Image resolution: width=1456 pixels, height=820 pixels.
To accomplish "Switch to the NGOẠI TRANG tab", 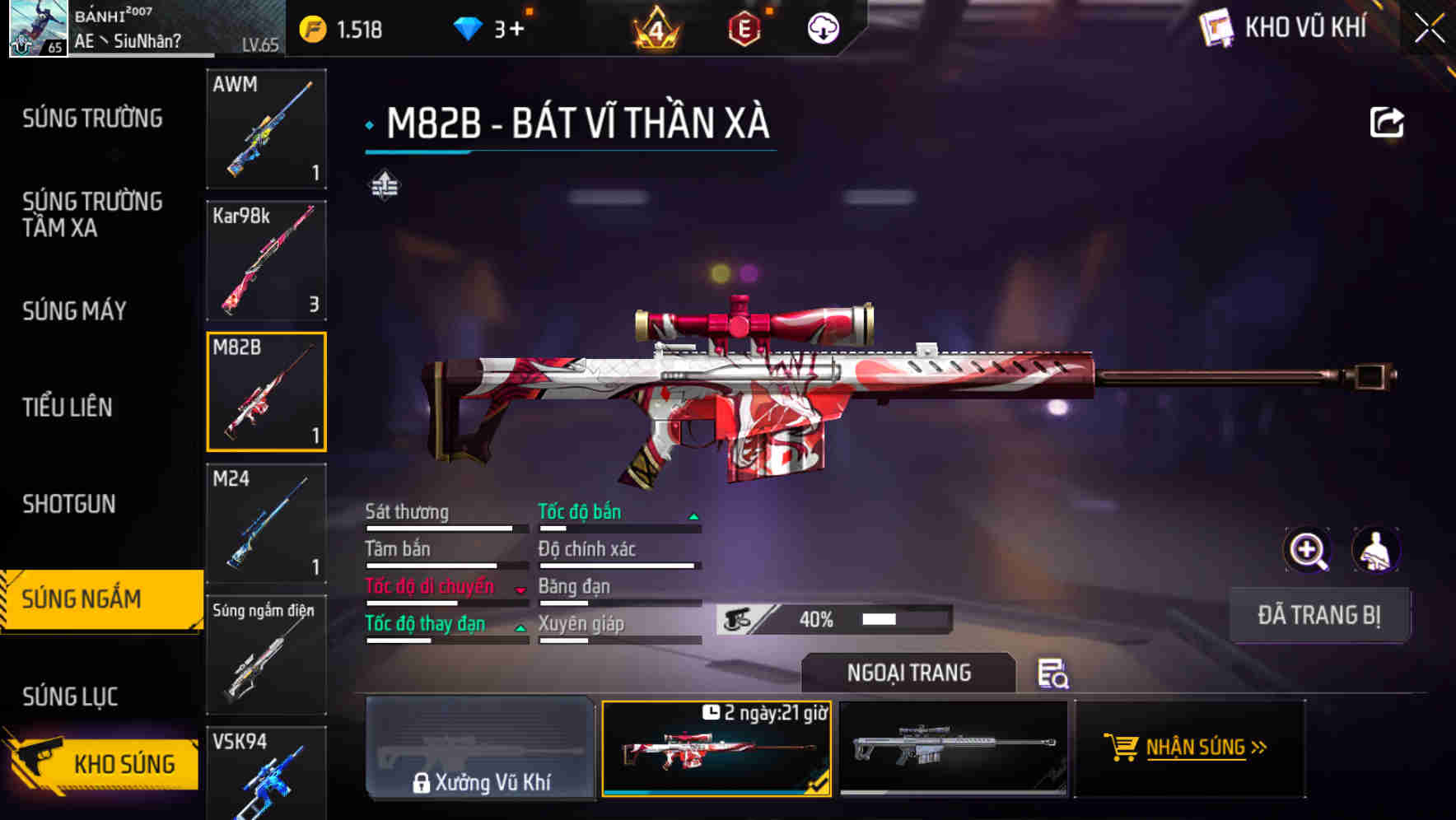I will click(908, 673).
